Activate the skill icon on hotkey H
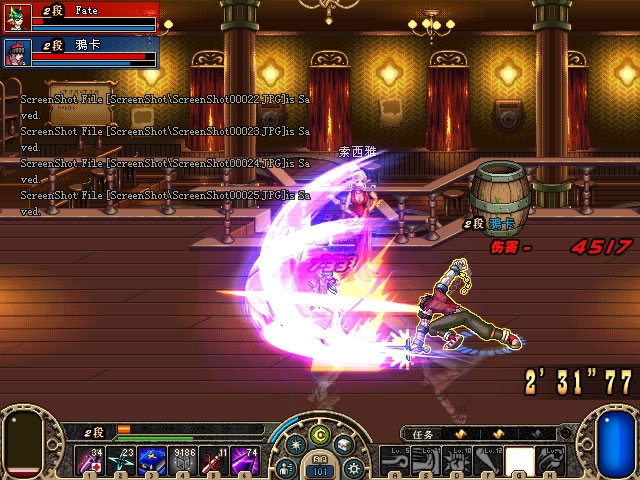 click(548, 460)
